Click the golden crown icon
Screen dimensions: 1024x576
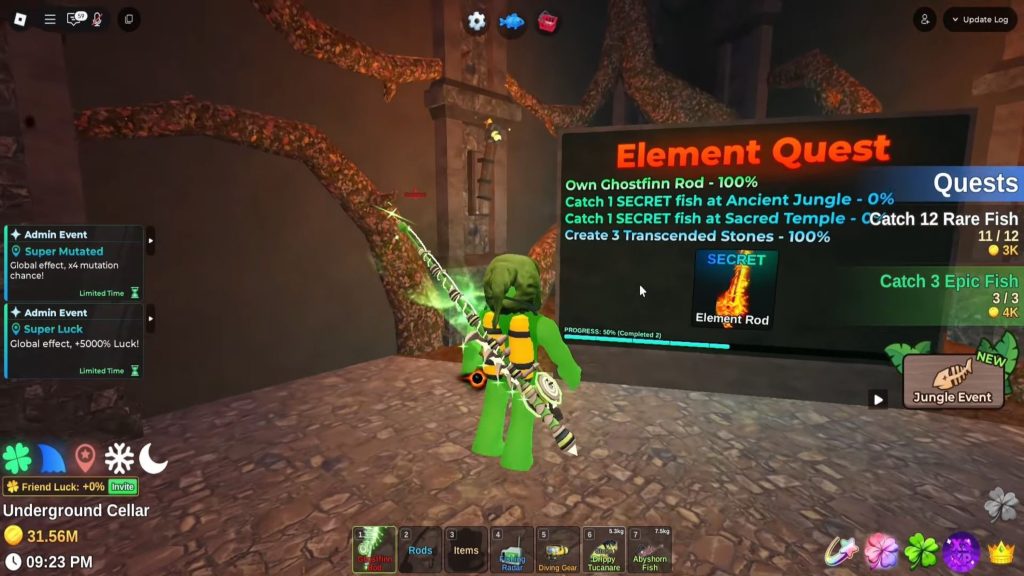1001,552
